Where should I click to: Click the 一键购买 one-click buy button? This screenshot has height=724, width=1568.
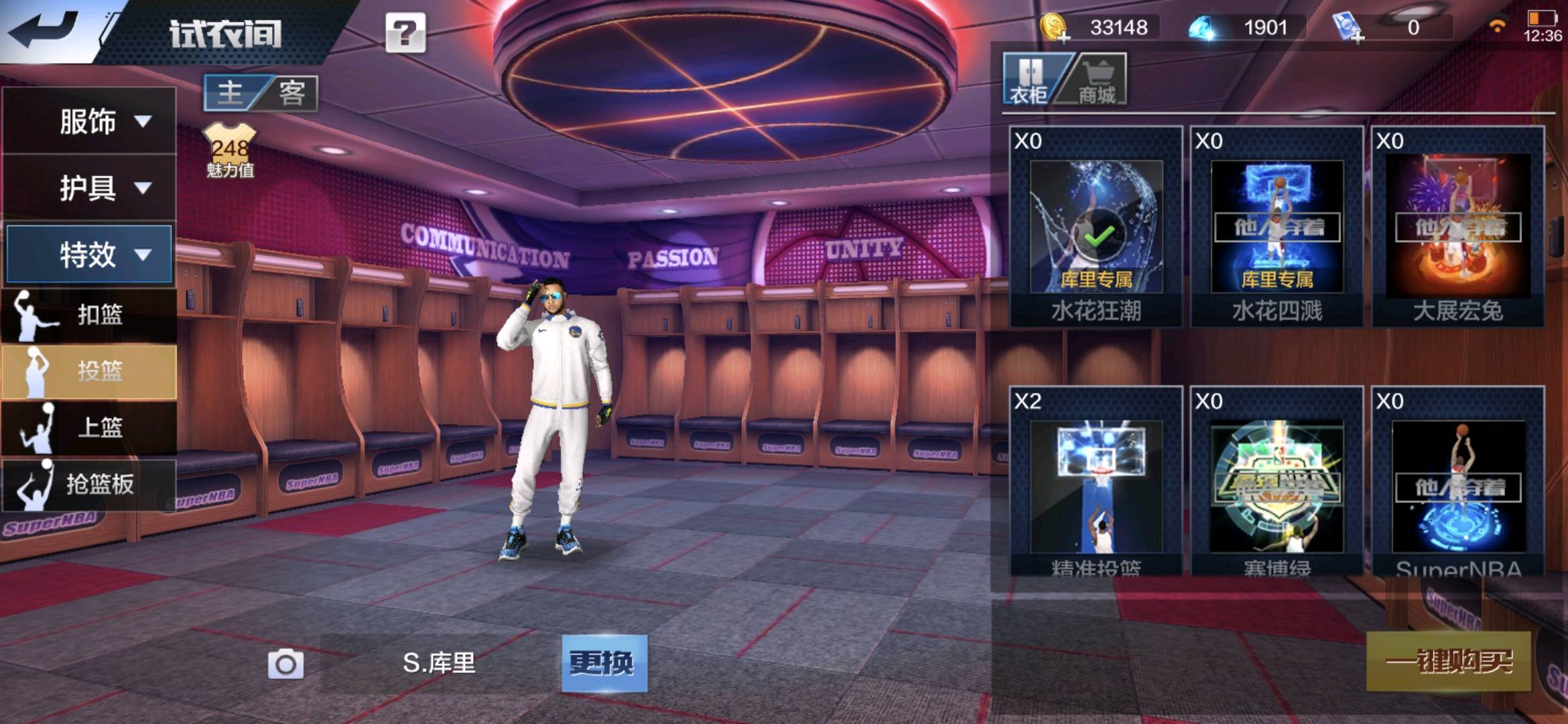[1448, 662]
